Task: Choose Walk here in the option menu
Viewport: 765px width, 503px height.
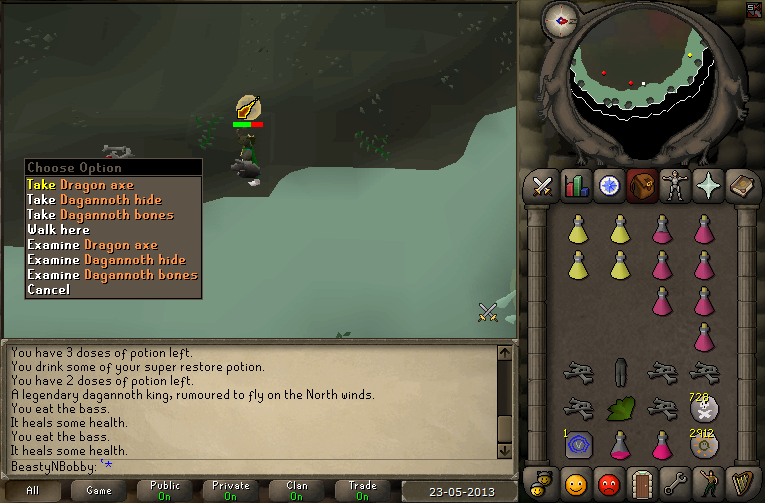Action: (x=58, y=230)
